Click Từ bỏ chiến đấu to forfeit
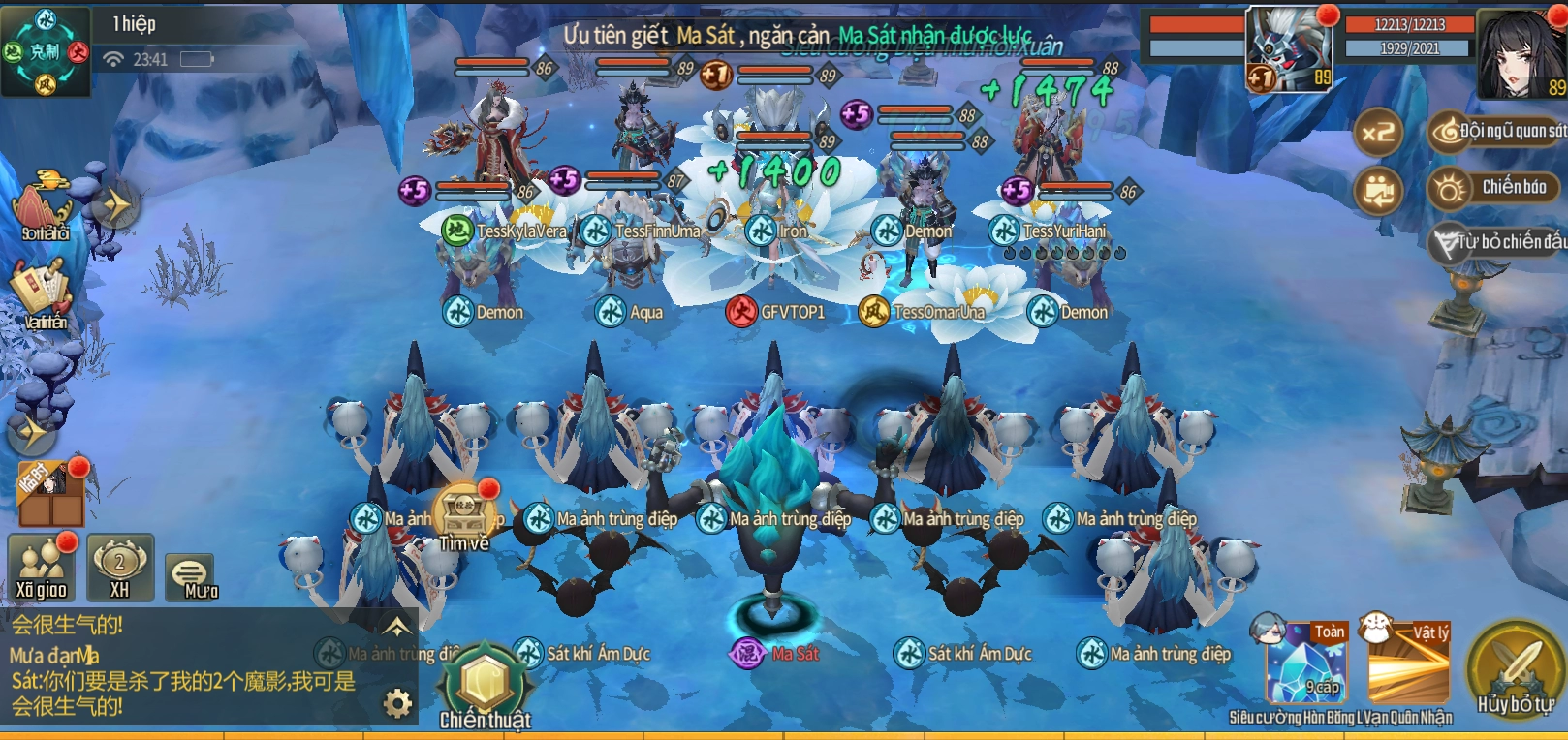The height and width of the screenshot is (740, 1568). pos(1500,242)
